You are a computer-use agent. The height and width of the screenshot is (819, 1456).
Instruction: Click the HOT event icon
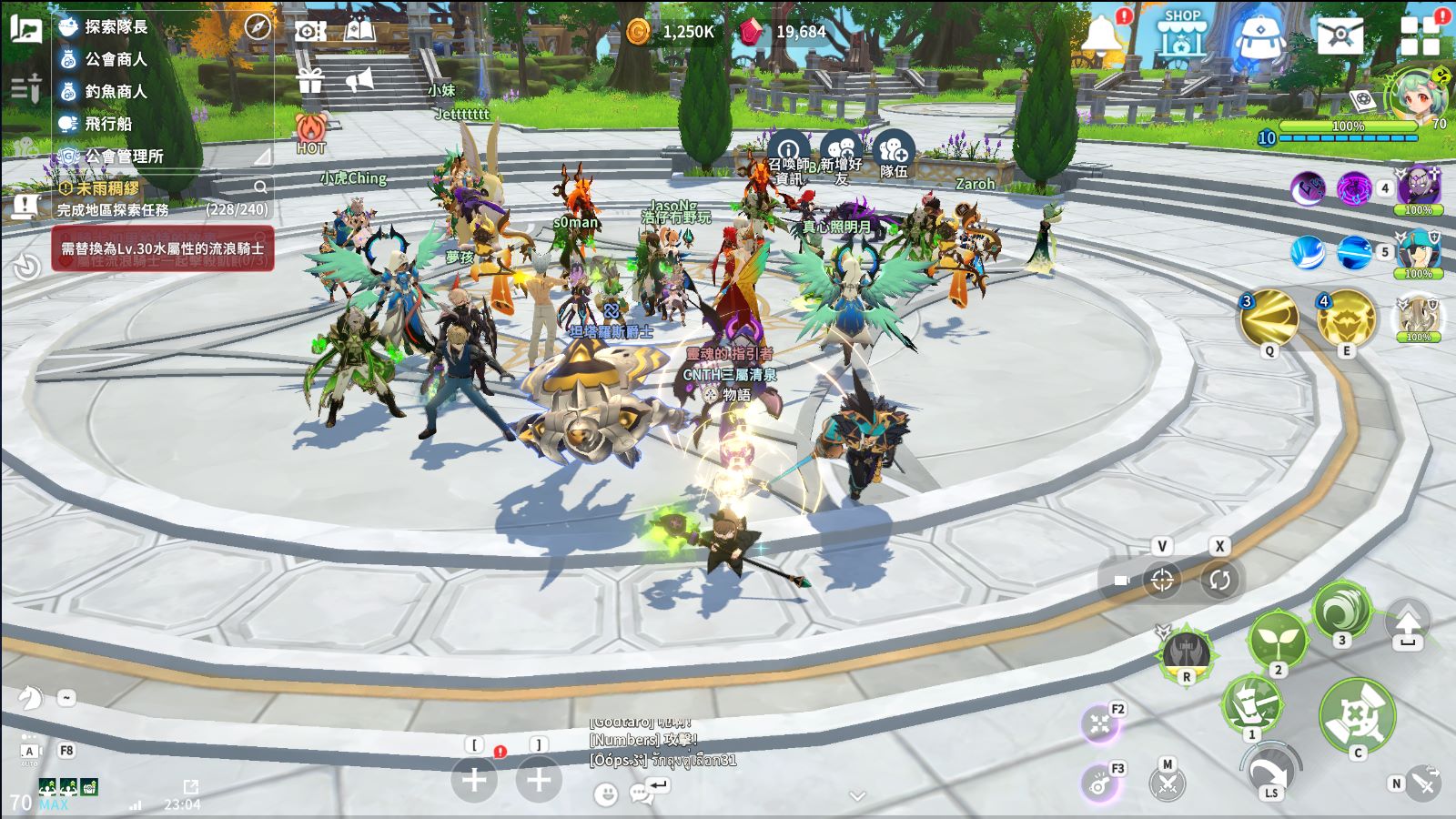coord(310,132)
